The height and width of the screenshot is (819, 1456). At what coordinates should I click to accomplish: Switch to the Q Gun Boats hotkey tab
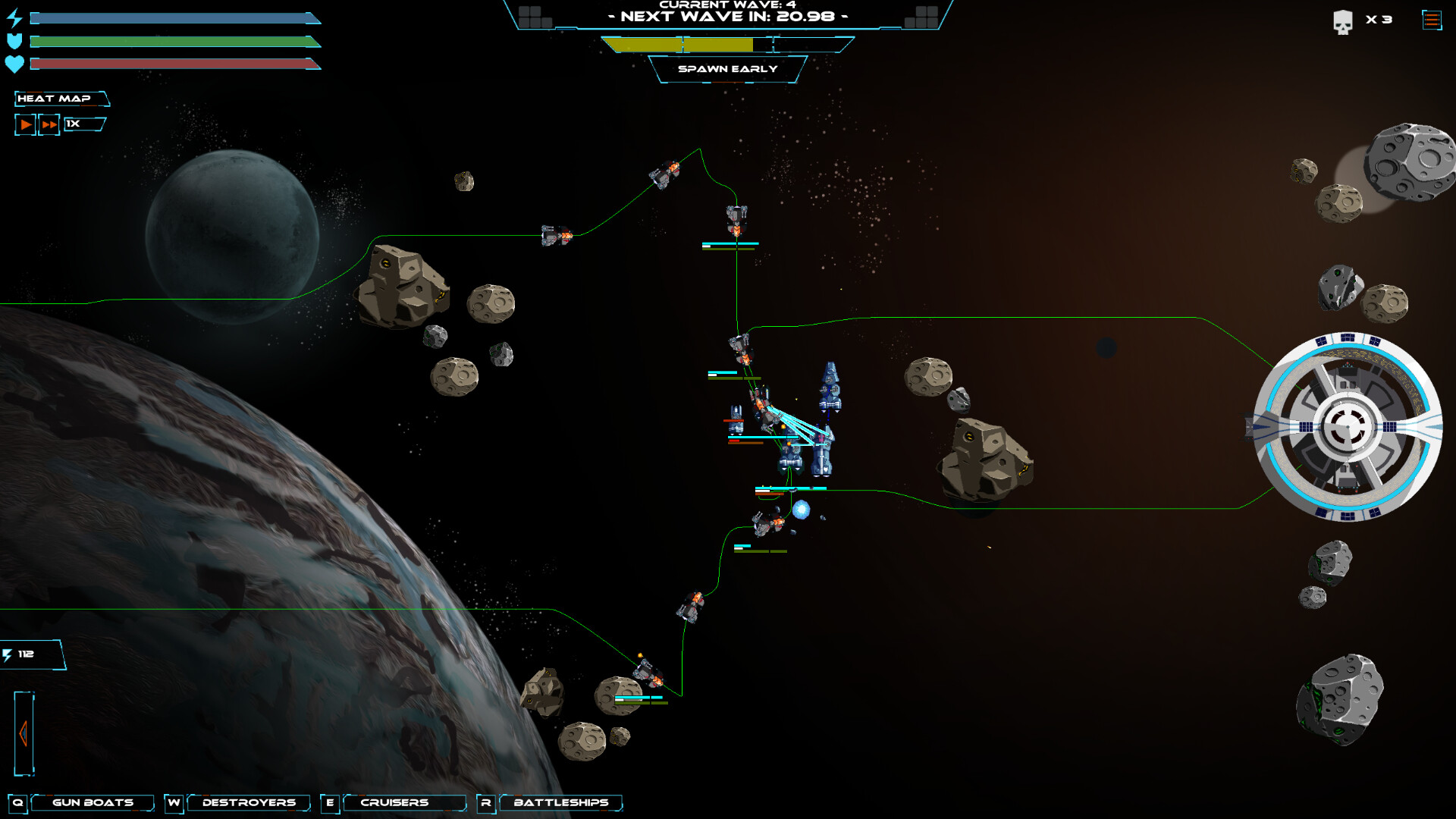pyautogui.click(x=20, y=802)
